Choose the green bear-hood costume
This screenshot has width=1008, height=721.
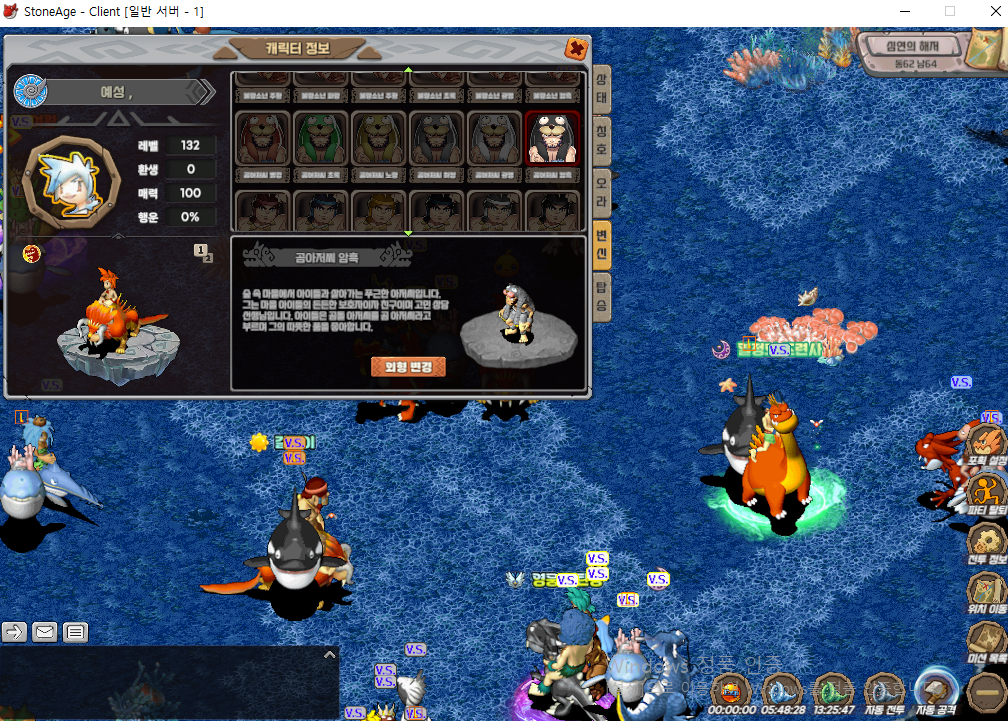[320, 138]
